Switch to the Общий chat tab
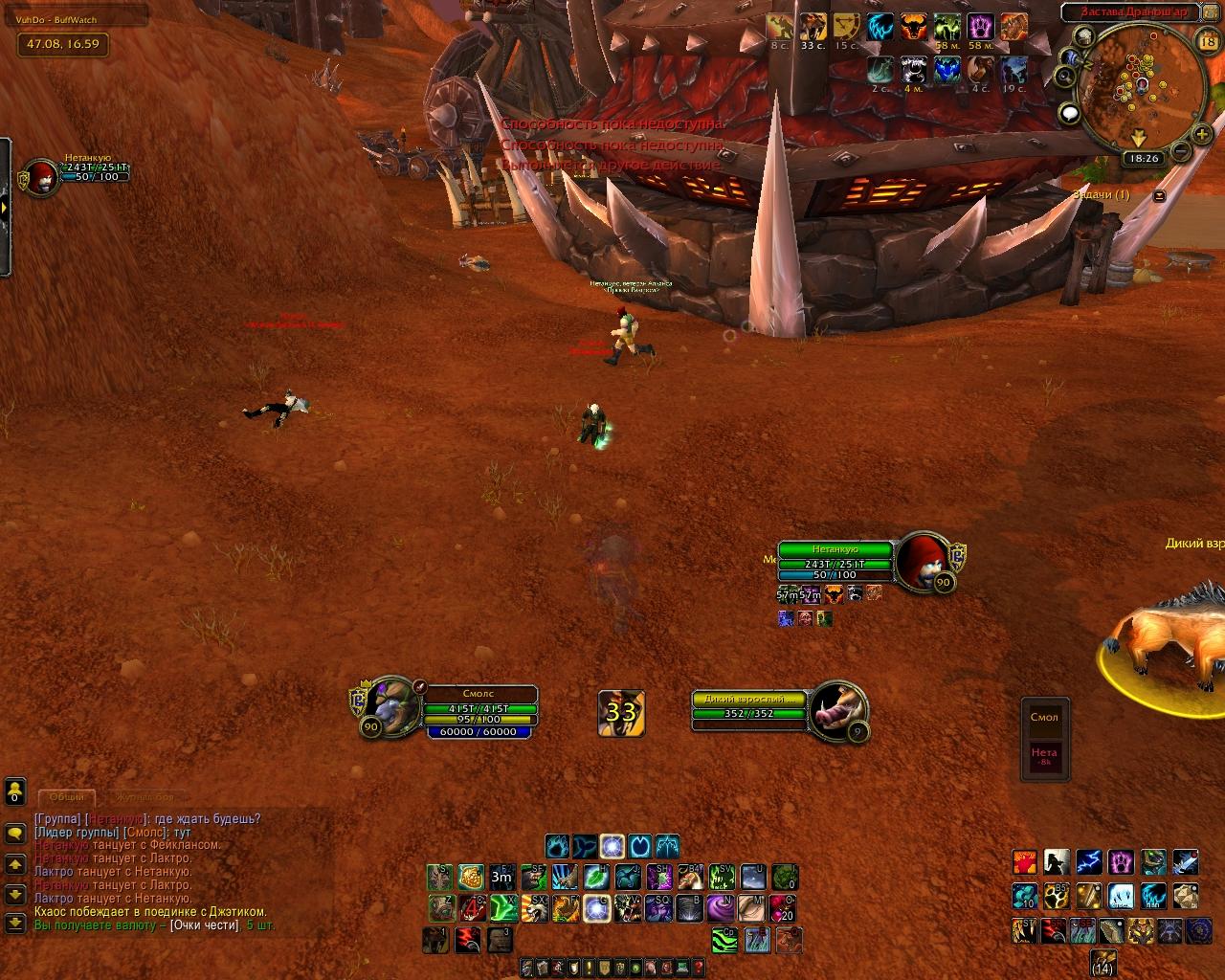Viewport: 1225px width, 980px height. [x=67, y=797]
